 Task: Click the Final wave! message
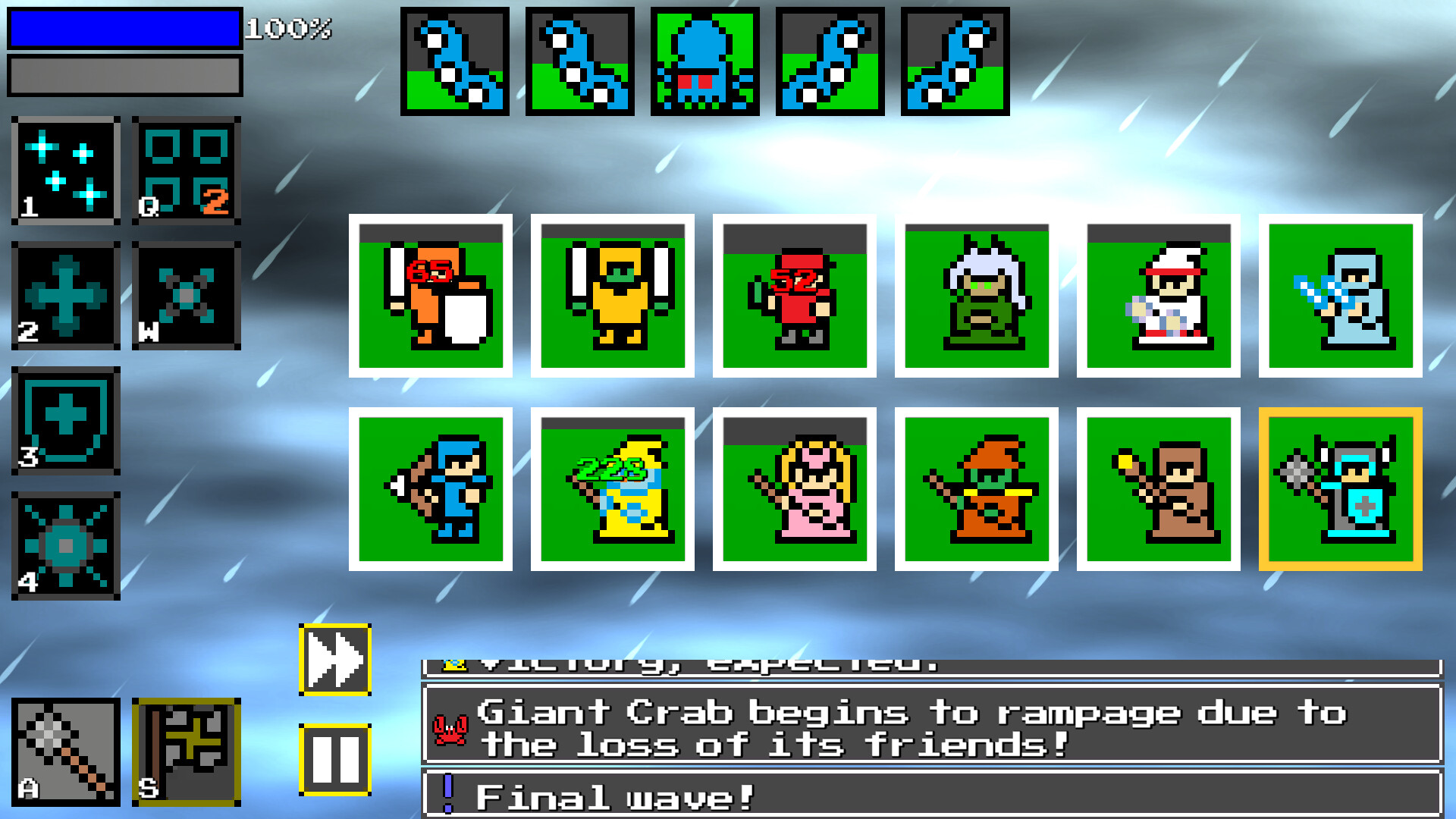click(x=834, y=793)
